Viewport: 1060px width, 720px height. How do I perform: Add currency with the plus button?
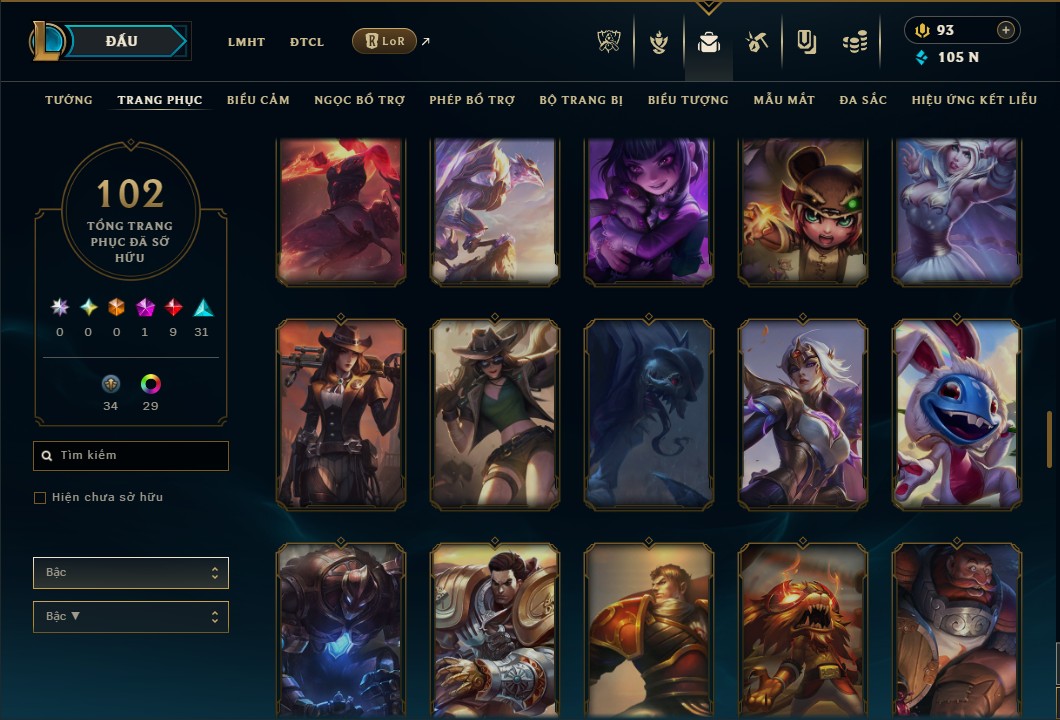[1006, 30]
